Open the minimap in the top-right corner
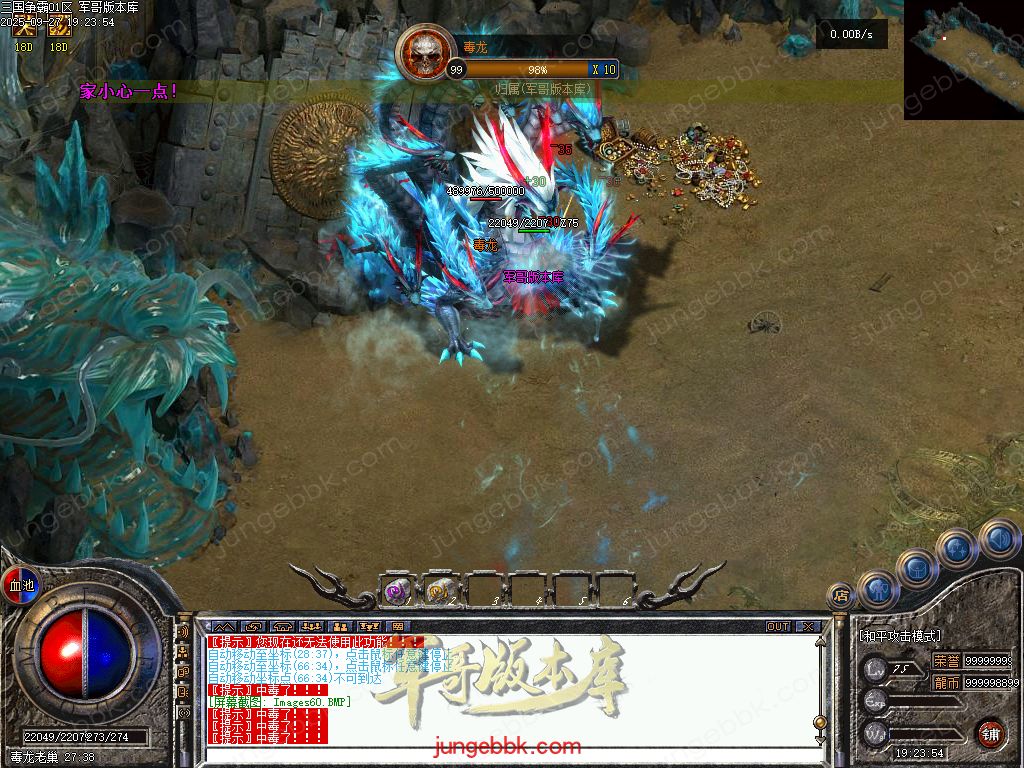 (963, 59)
